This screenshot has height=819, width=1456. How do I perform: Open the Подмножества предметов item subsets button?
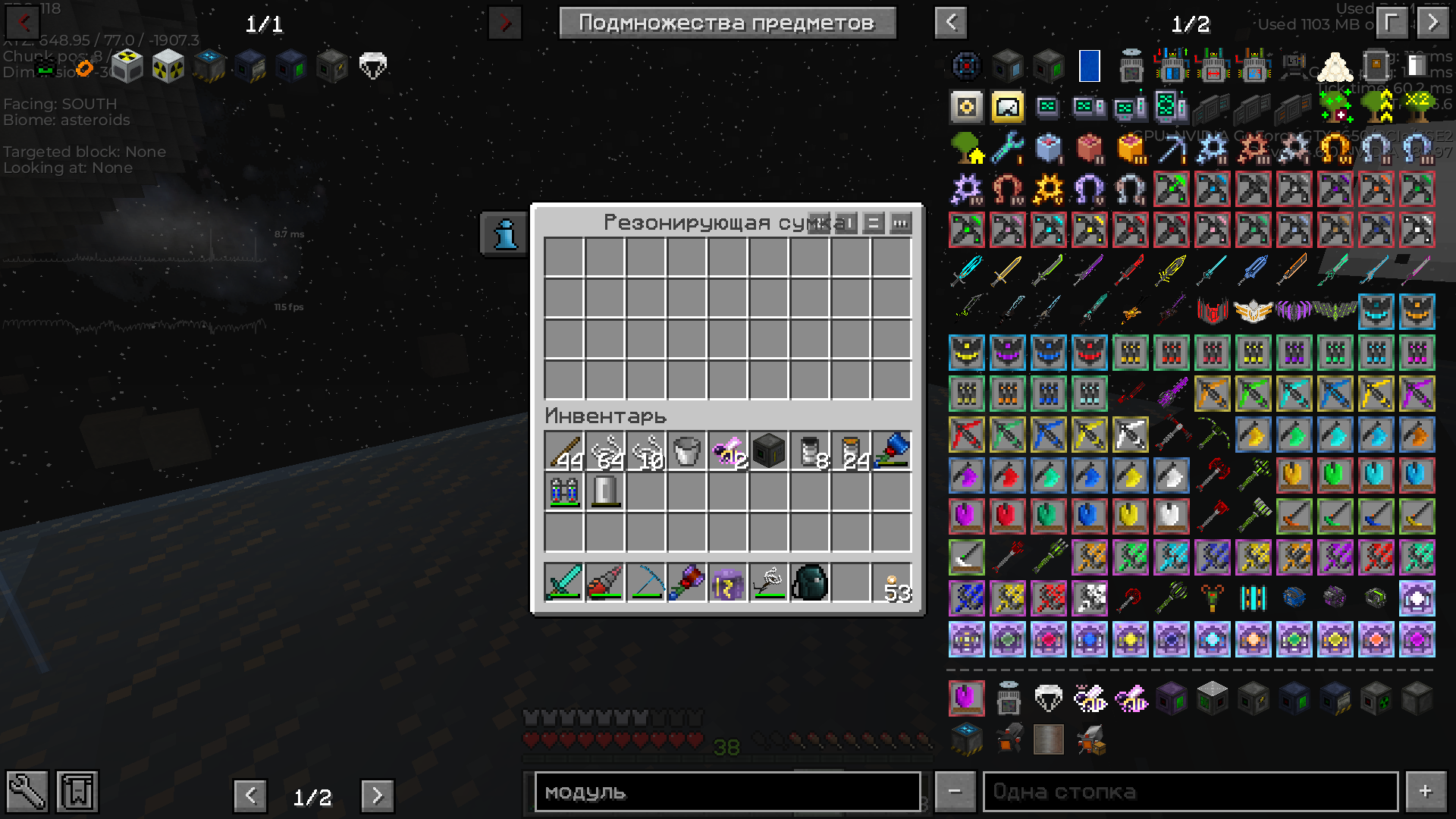[727, 23]
